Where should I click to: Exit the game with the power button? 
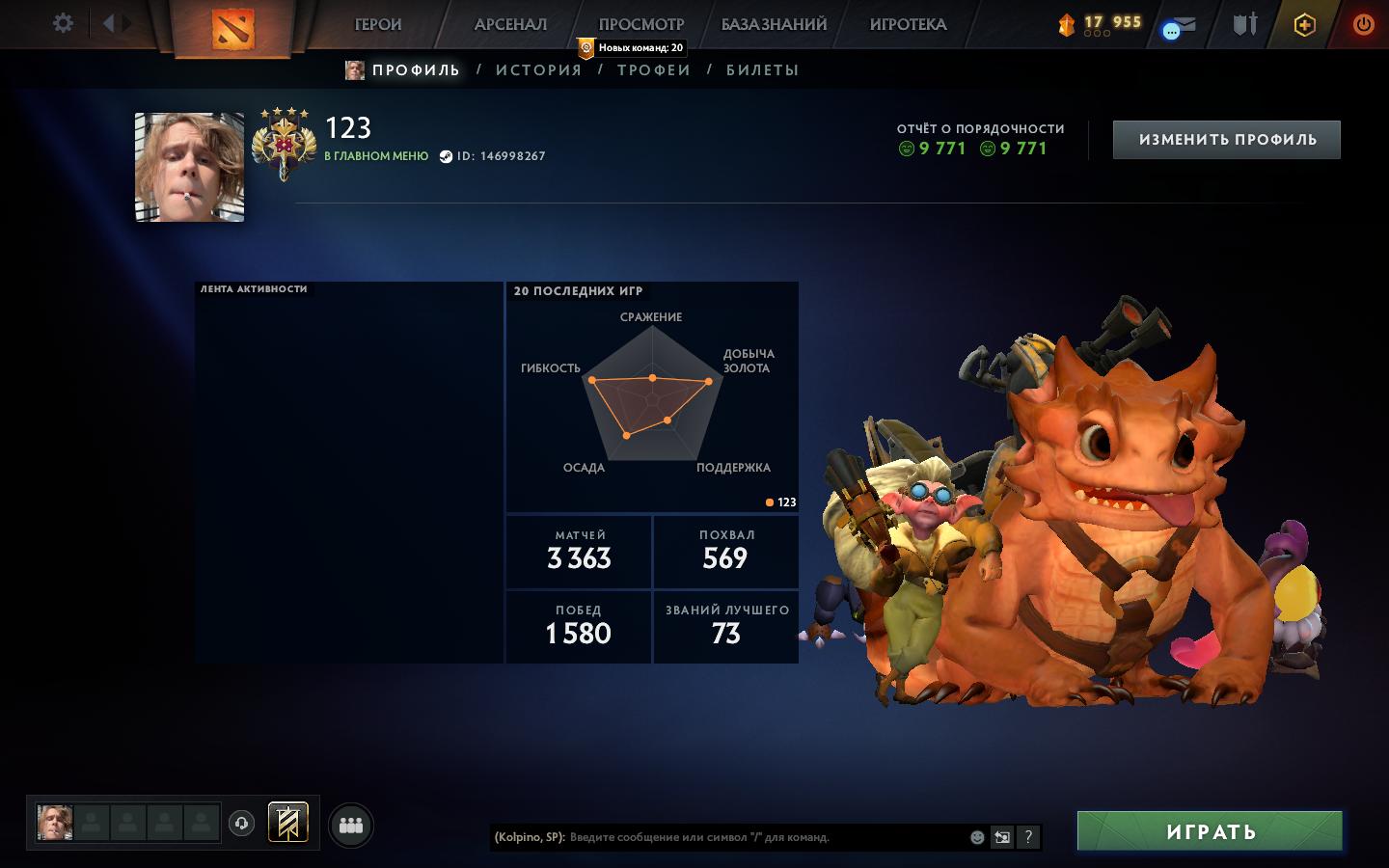pos(1363,24)
